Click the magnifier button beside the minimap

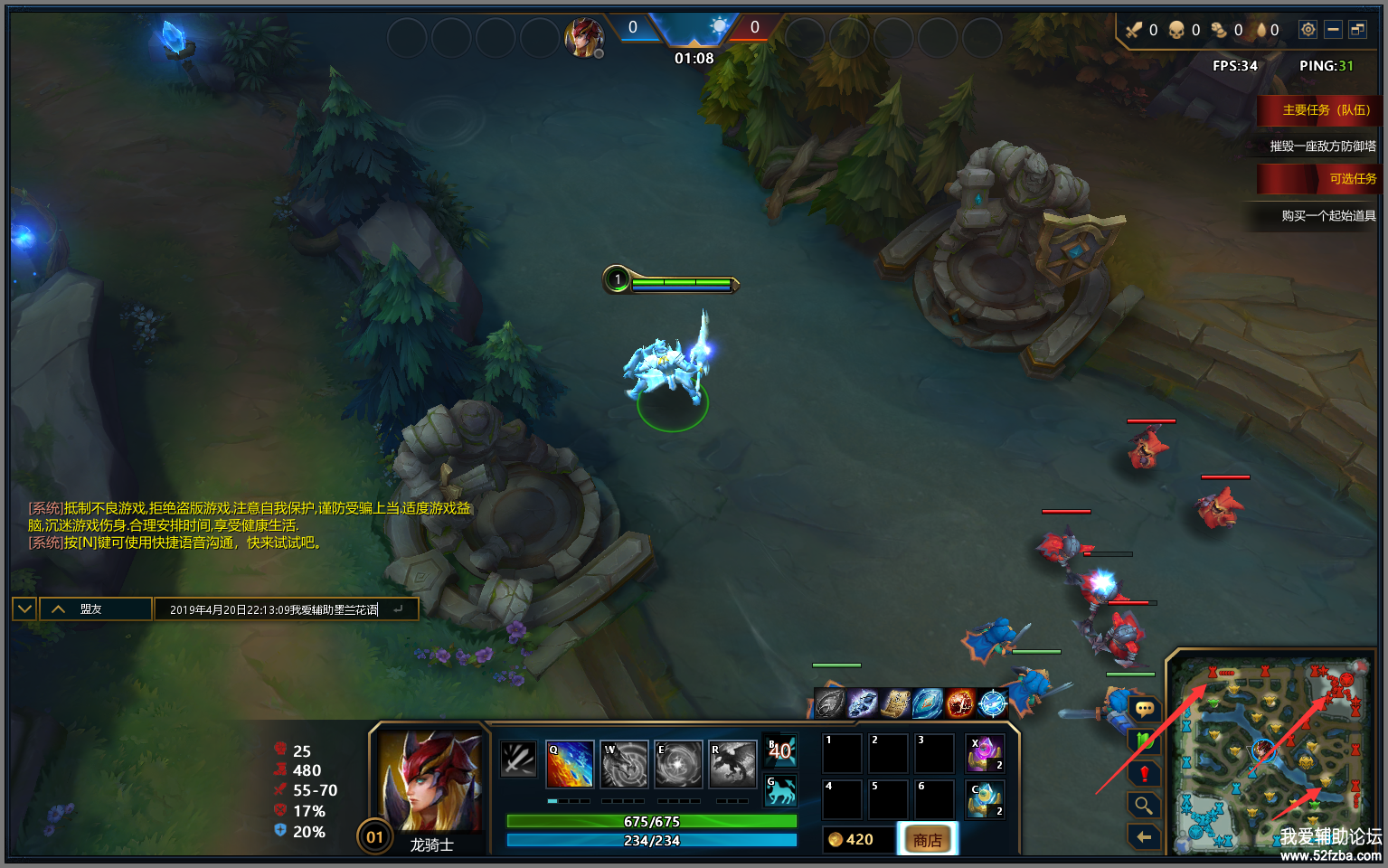point(1144,804)
